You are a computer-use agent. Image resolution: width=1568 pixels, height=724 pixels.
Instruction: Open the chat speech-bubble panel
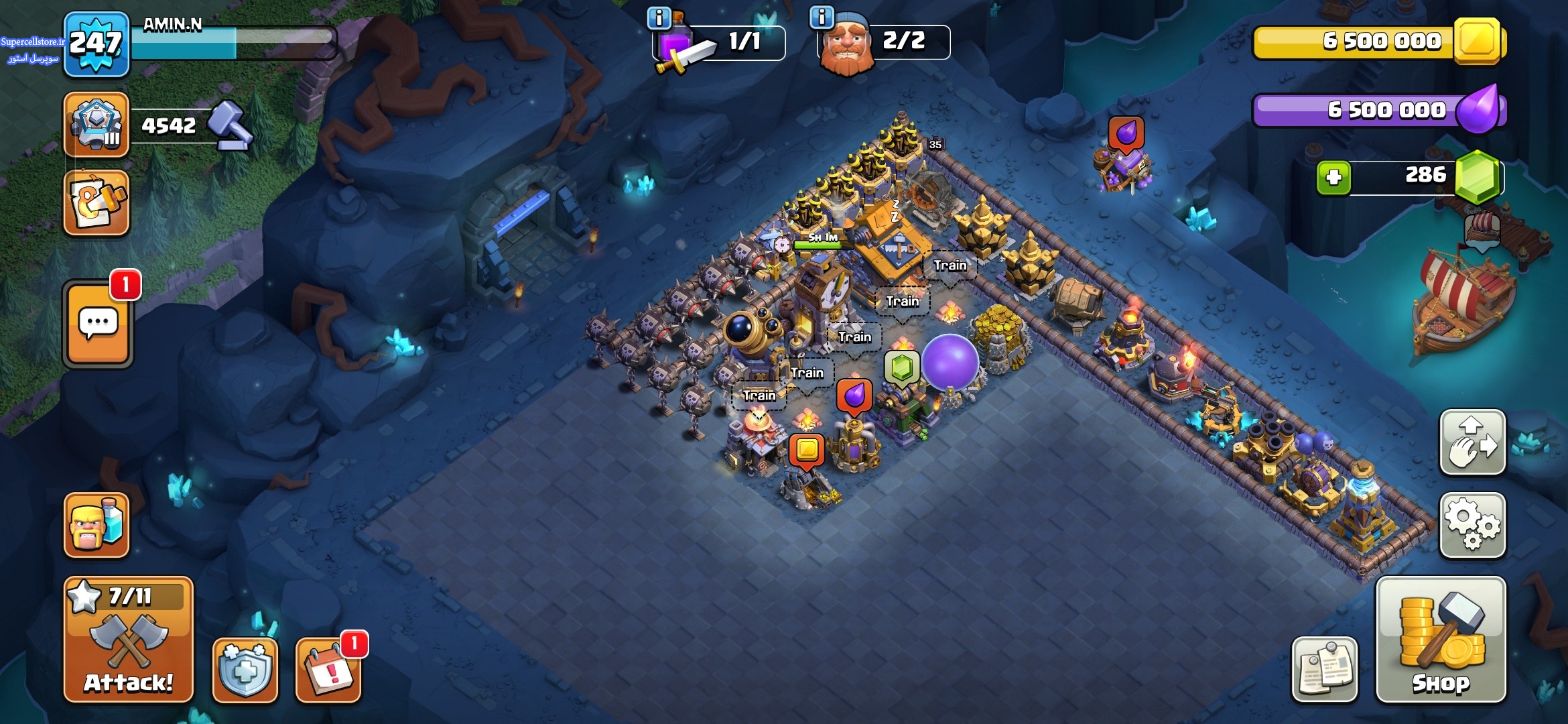pos(99,324)
